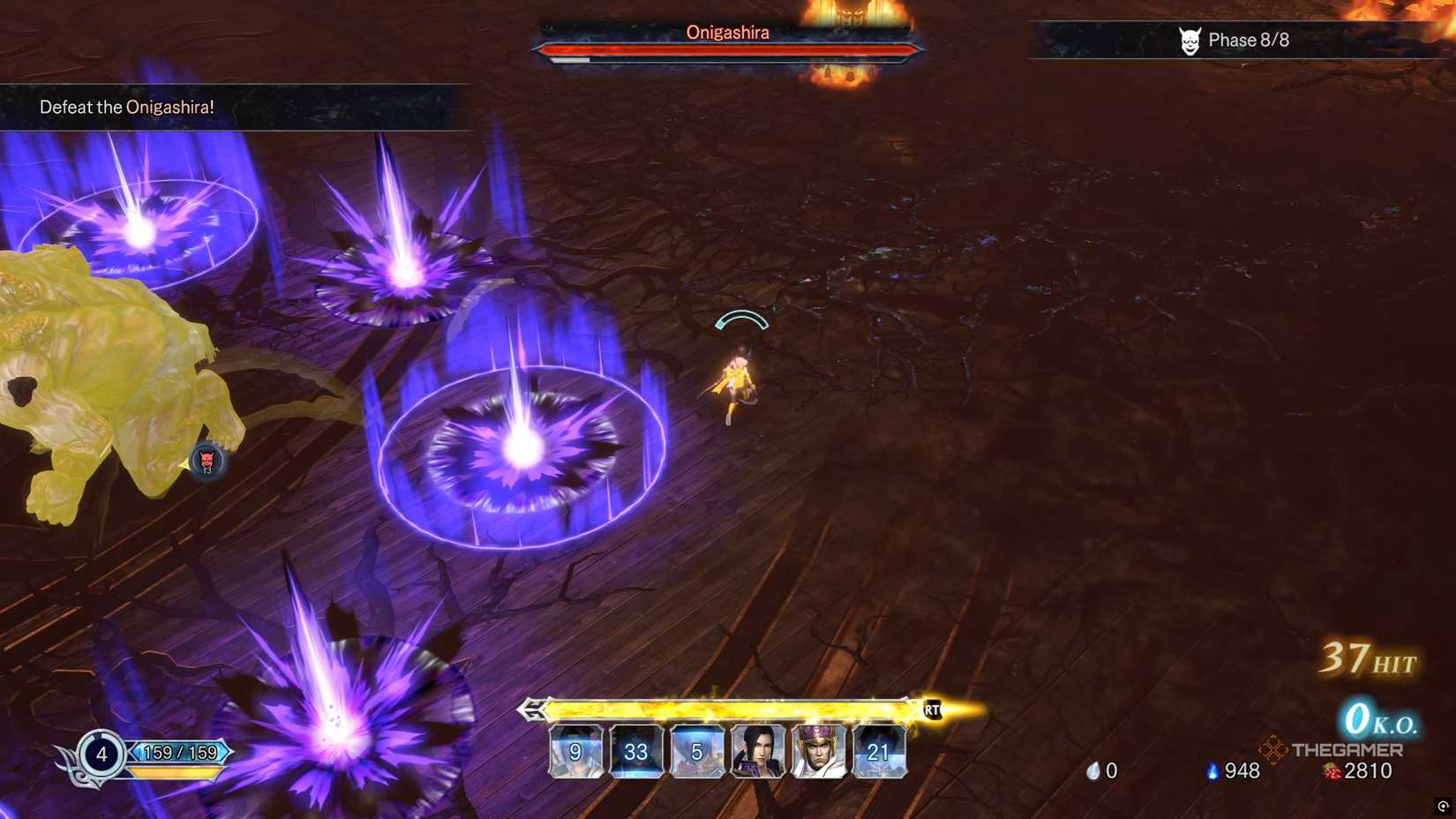Click the RT button prompt on the Musou bar
The image size is (1456, 819).
click(x=933, y=708)
